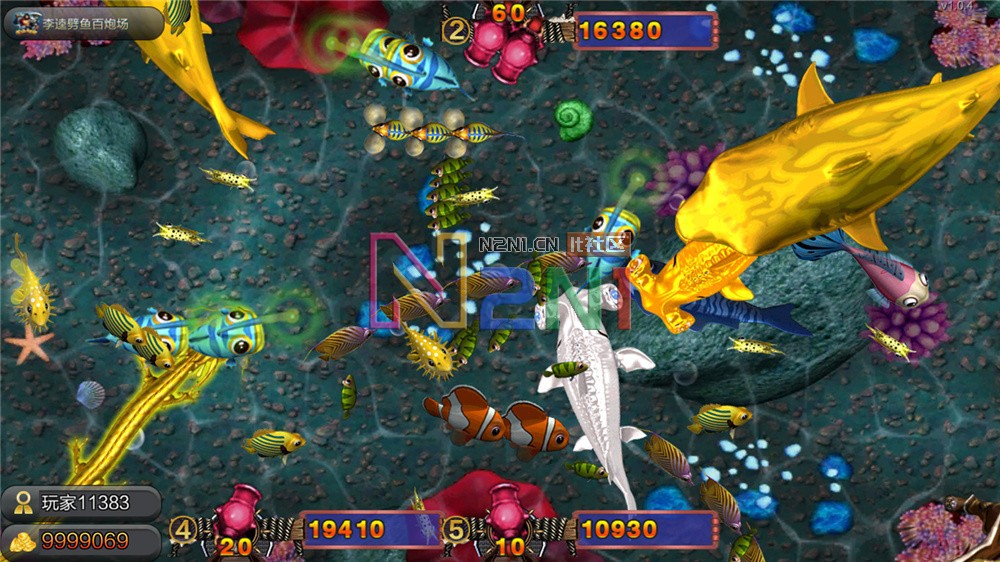Click the seat 2 double-barrel cannon
Screen dimensions: 1000x562
coord(506,45)
